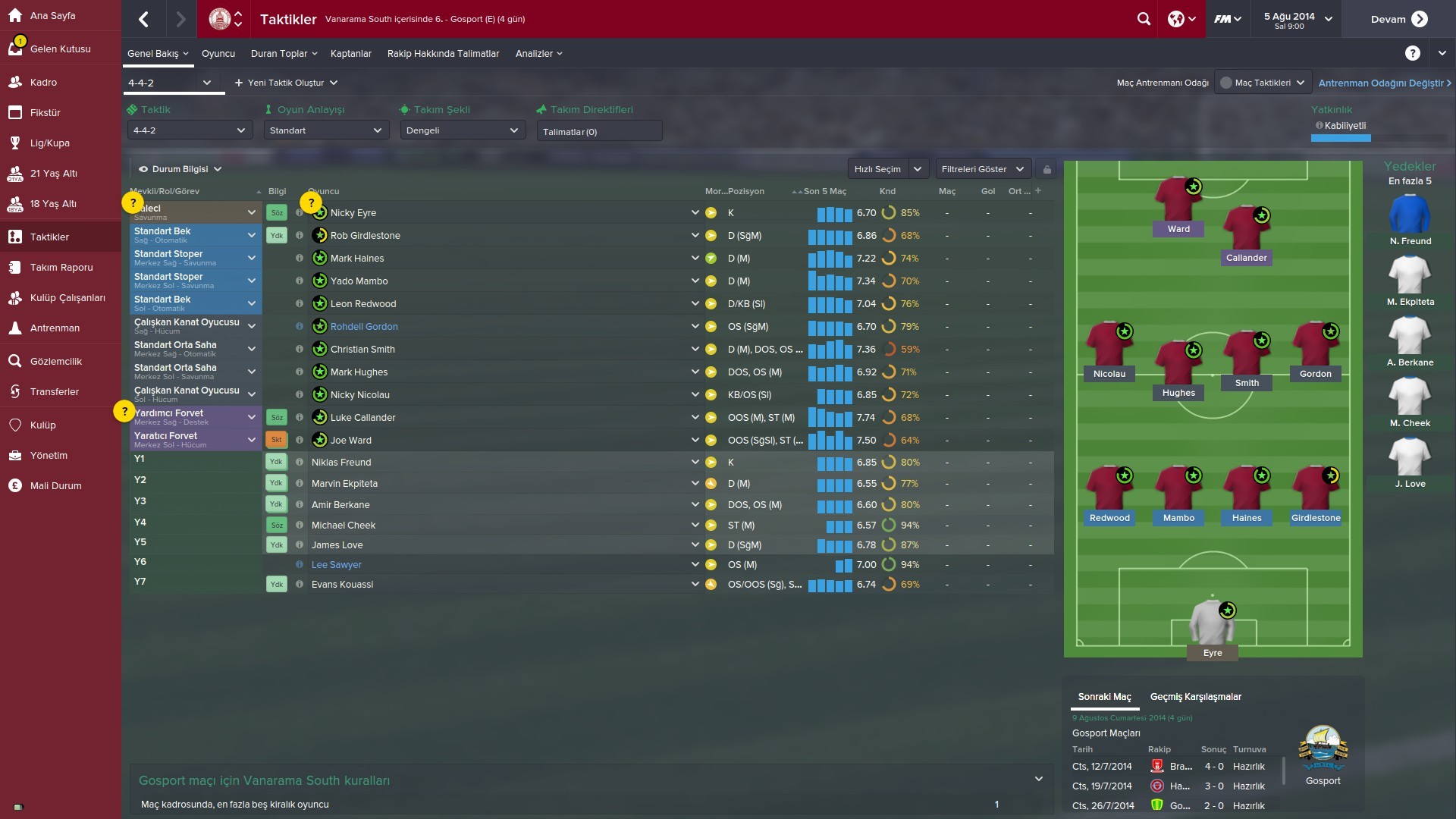Viewport: 1456px width, 819px height.
Task: Collapse the Durum Bilgisi view
Action: (218, 168)
